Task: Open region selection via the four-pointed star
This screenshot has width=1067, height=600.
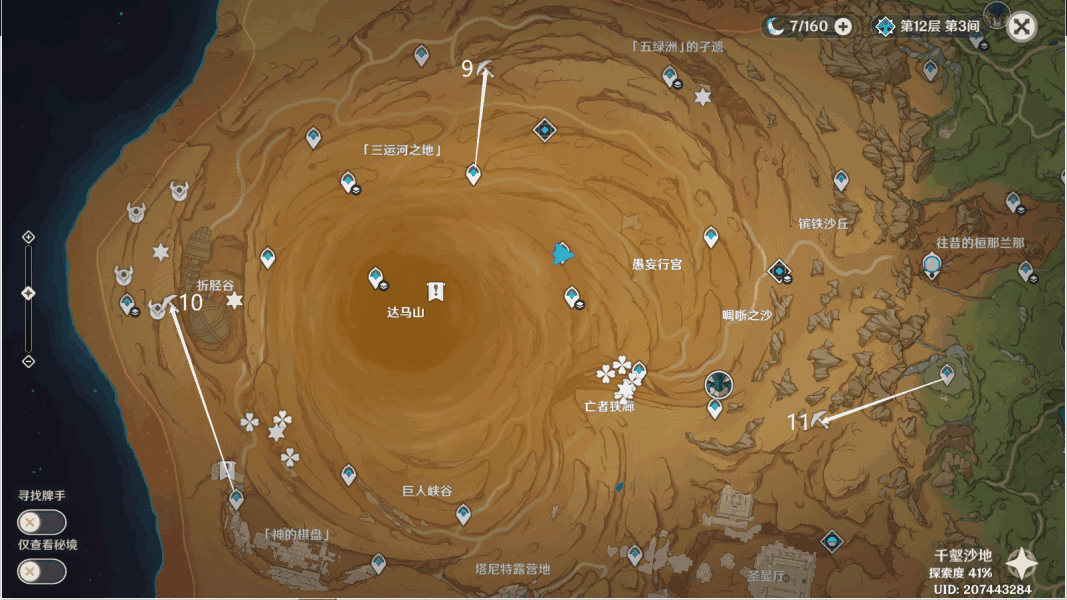Action: (1021, 564)
